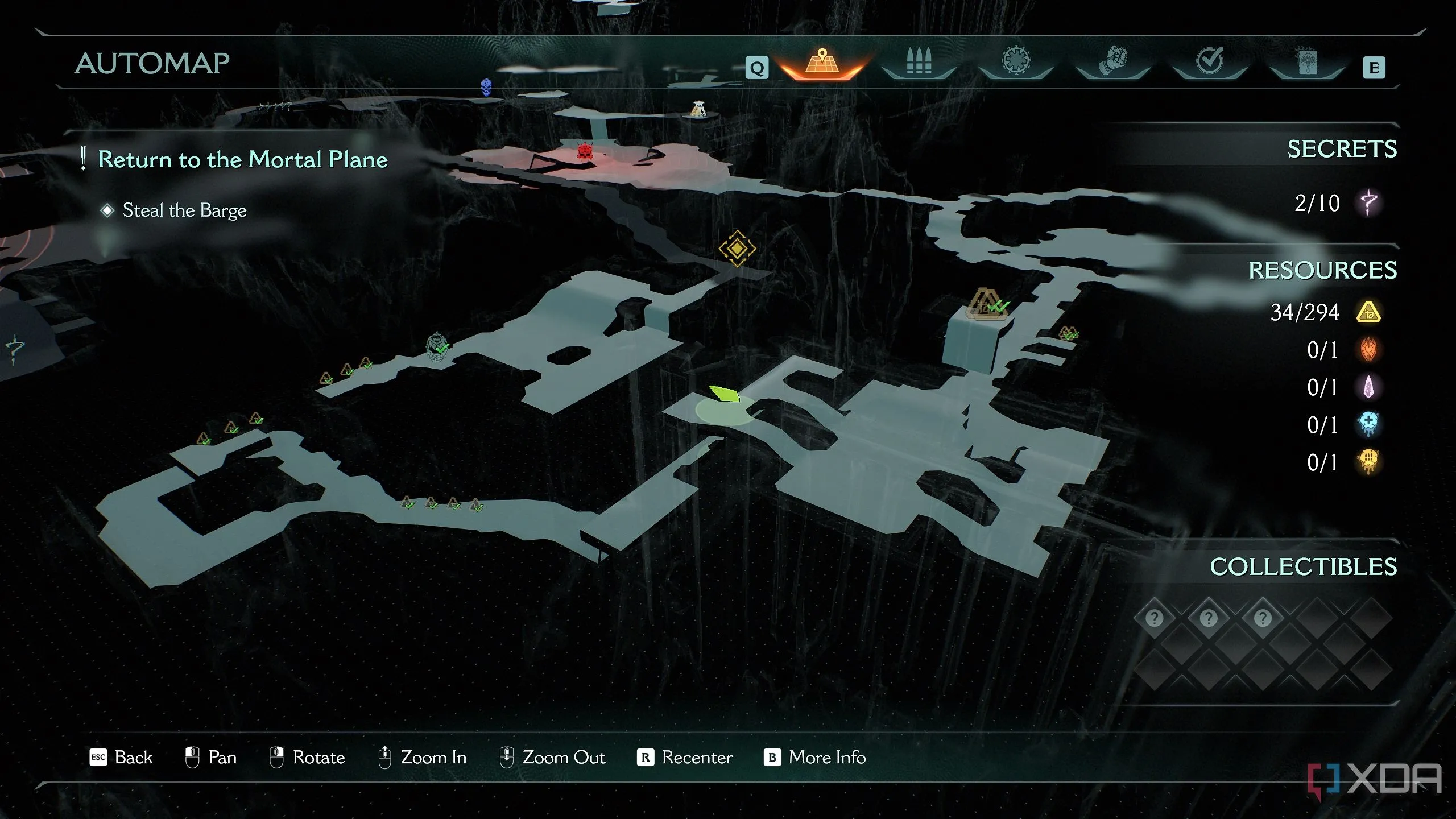Click the gold diamond objective marker on map
The width and height of the screenshot is (1456, 819).
coord(737,249)
